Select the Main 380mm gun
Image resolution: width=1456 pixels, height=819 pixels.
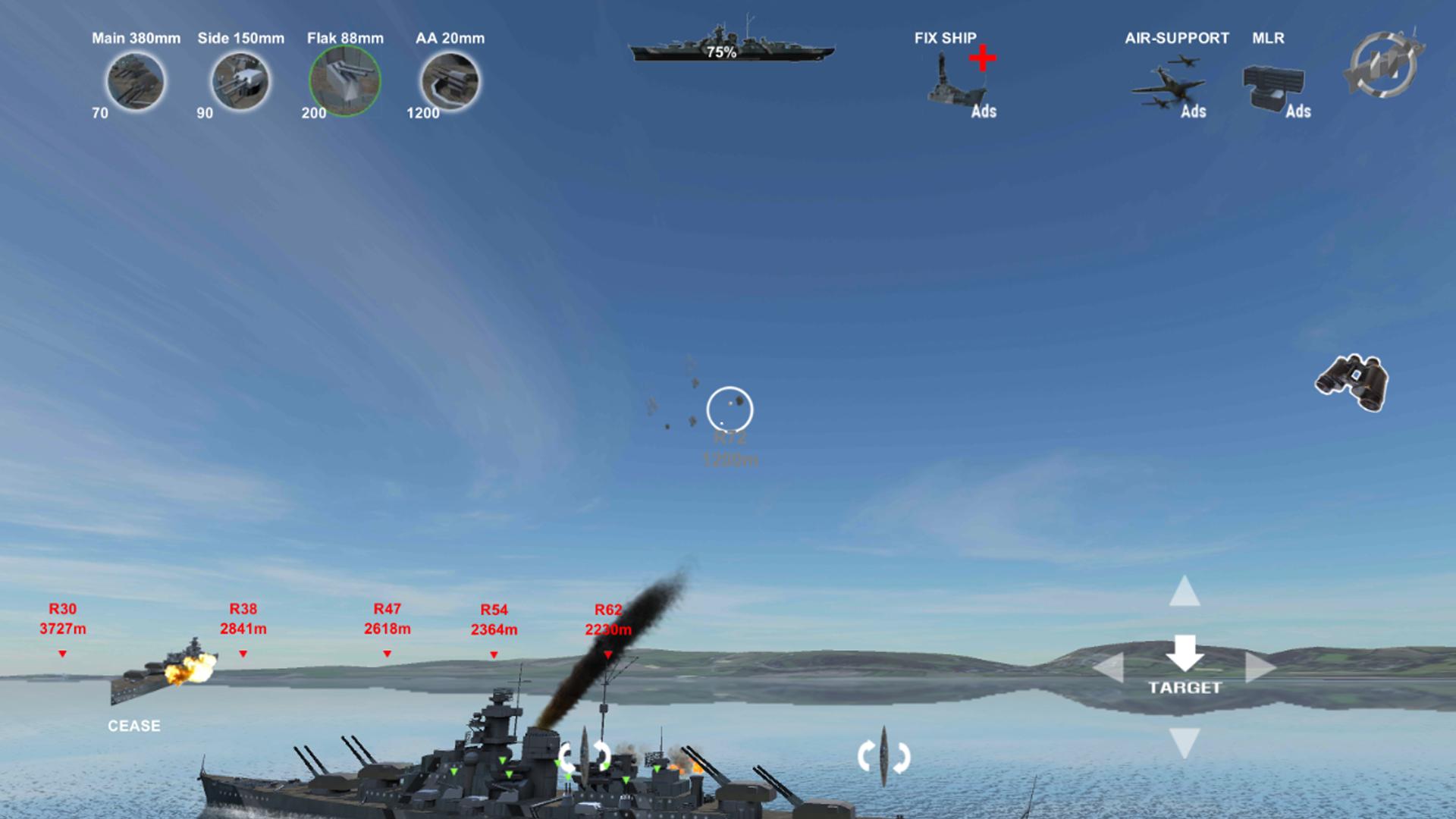coord(136,81)
